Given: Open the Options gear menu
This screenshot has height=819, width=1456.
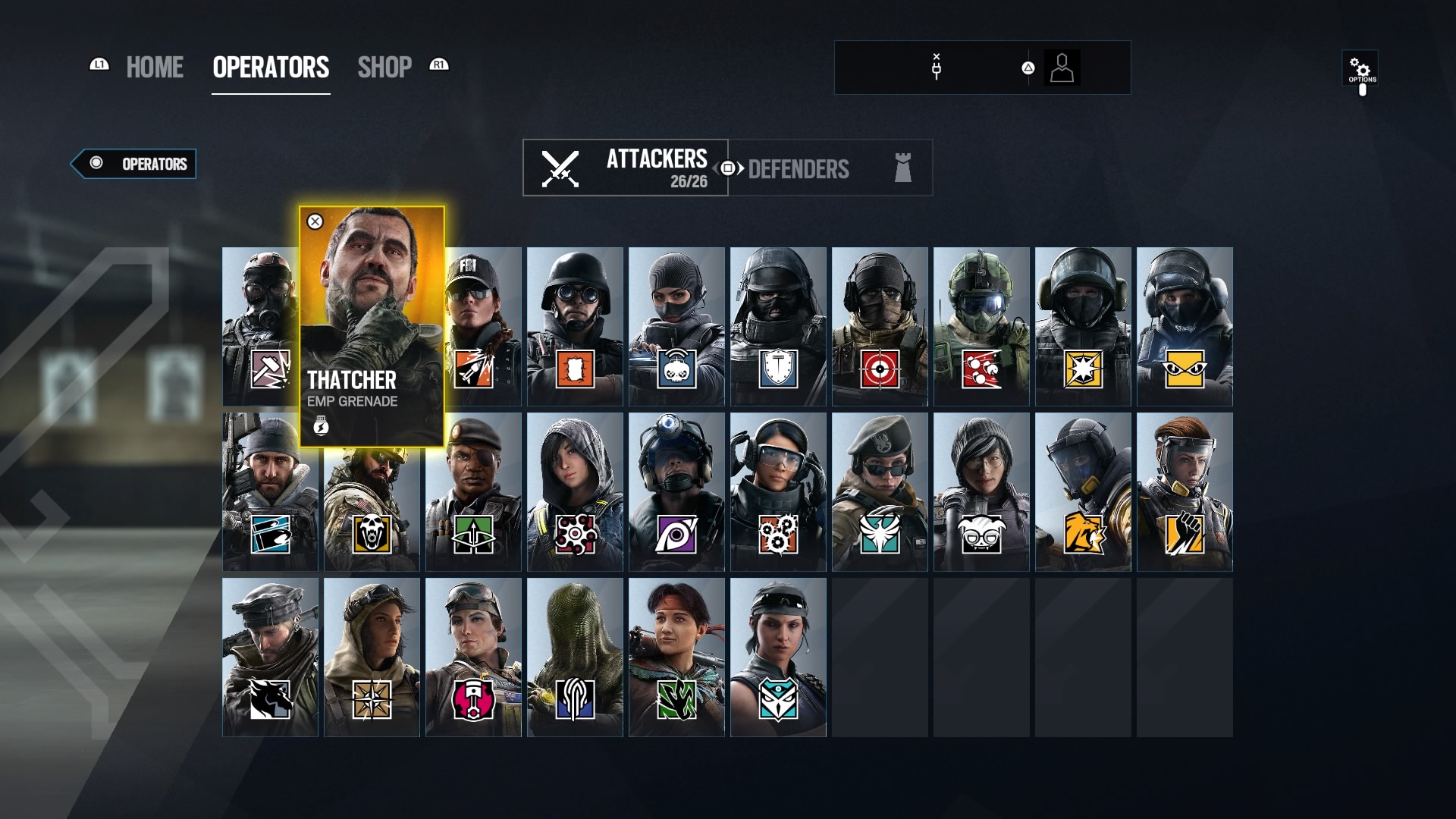Looking at the screenshot, I should pyautogui.click(x=1360, y=70).
